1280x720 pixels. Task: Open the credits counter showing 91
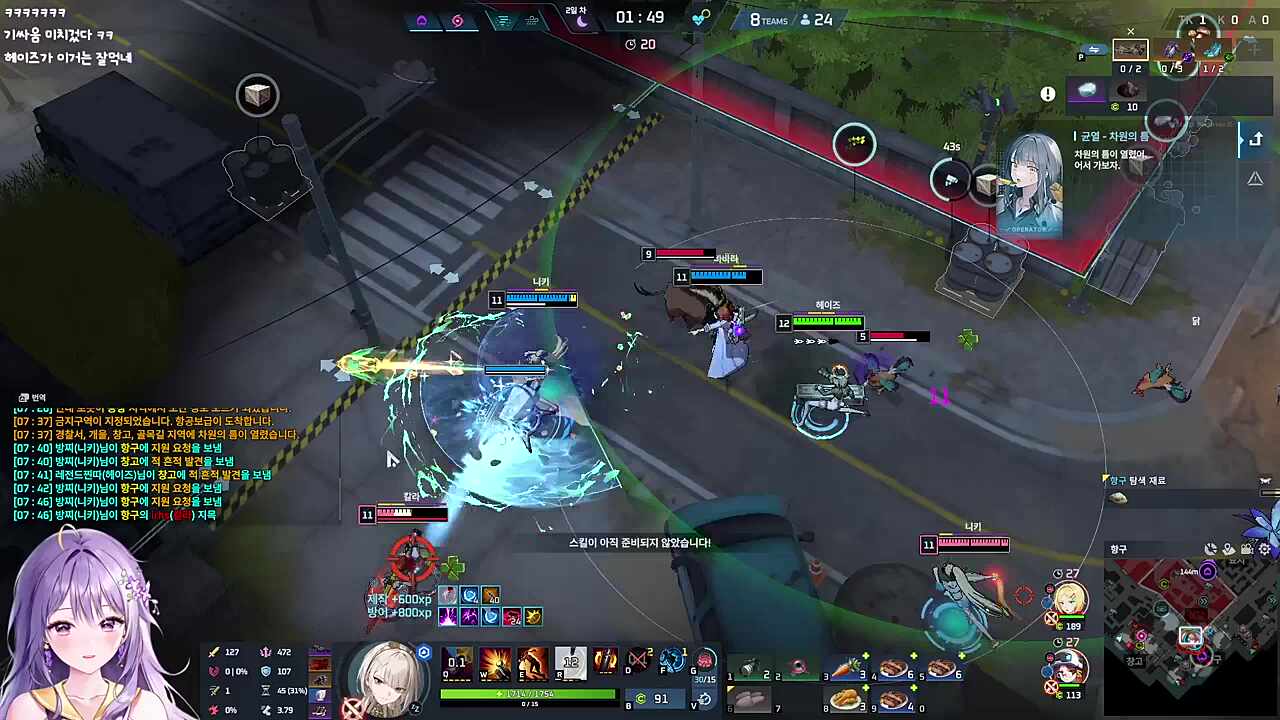pyautogui.click(x=651, y=699)
